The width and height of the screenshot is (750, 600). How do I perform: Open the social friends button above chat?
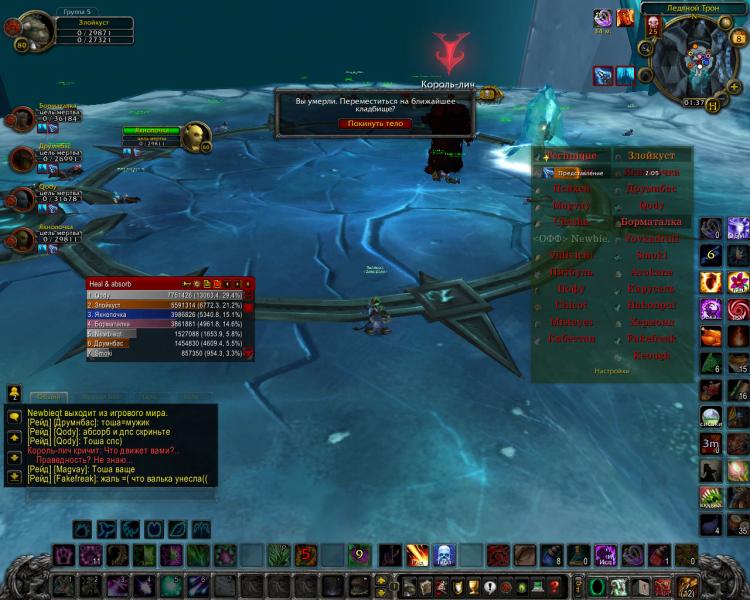14,393
